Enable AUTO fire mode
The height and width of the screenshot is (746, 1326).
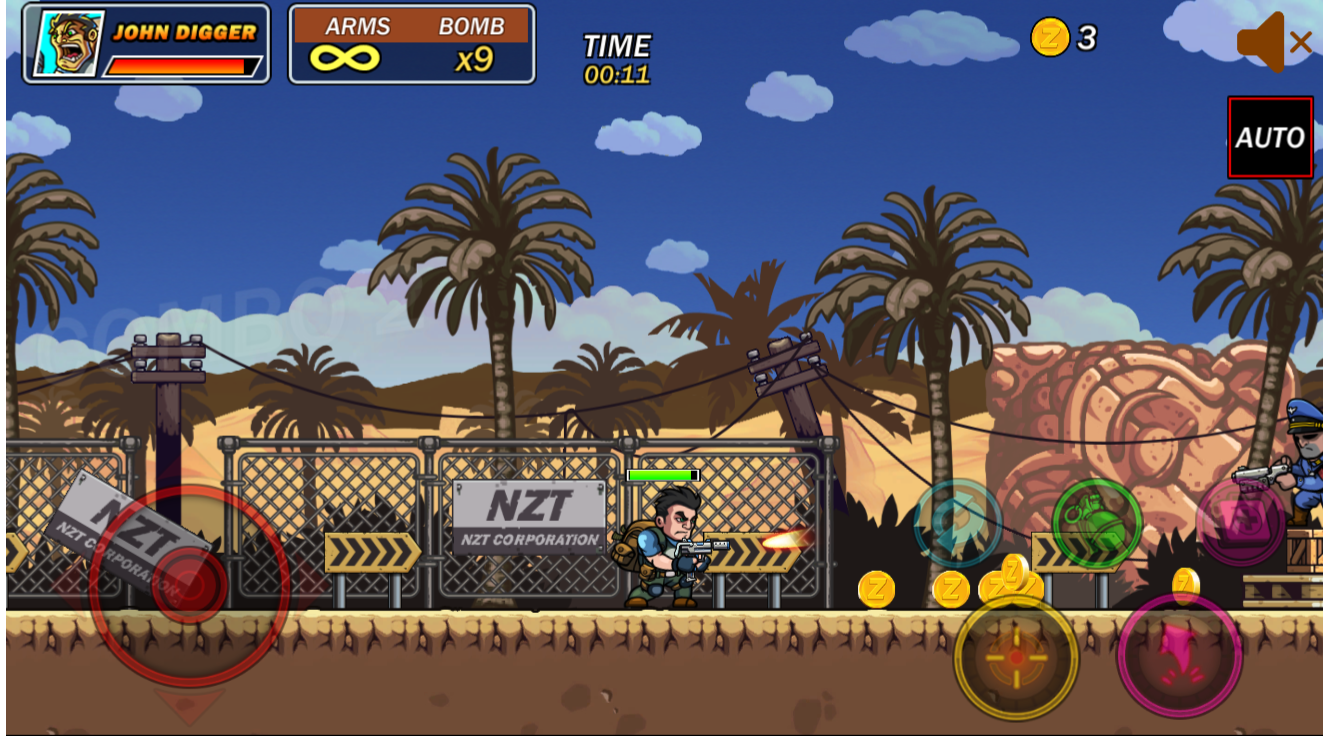click(1270, 138)
